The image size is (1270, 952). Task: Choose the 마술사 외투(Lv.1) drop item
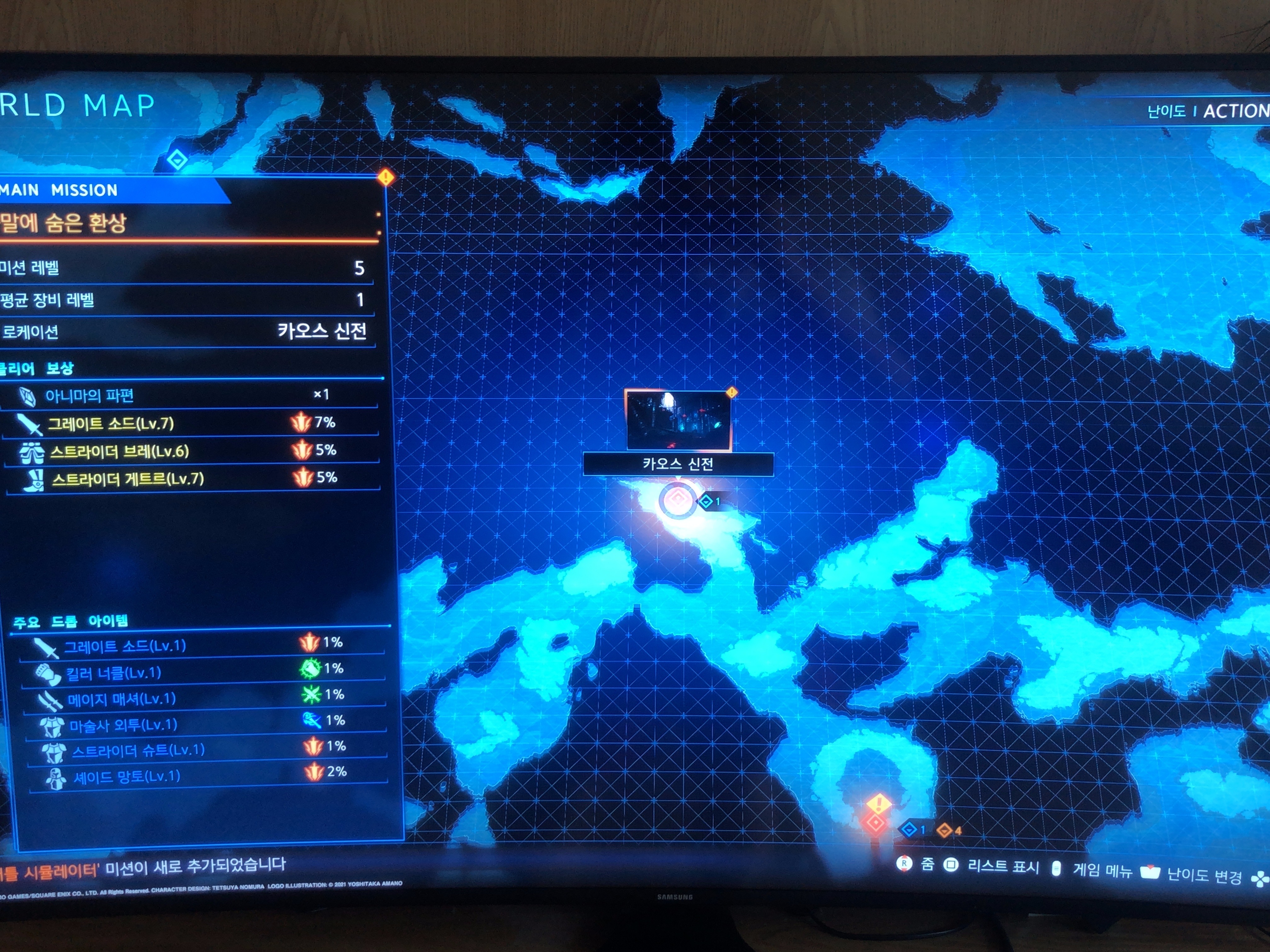(123, 725)
